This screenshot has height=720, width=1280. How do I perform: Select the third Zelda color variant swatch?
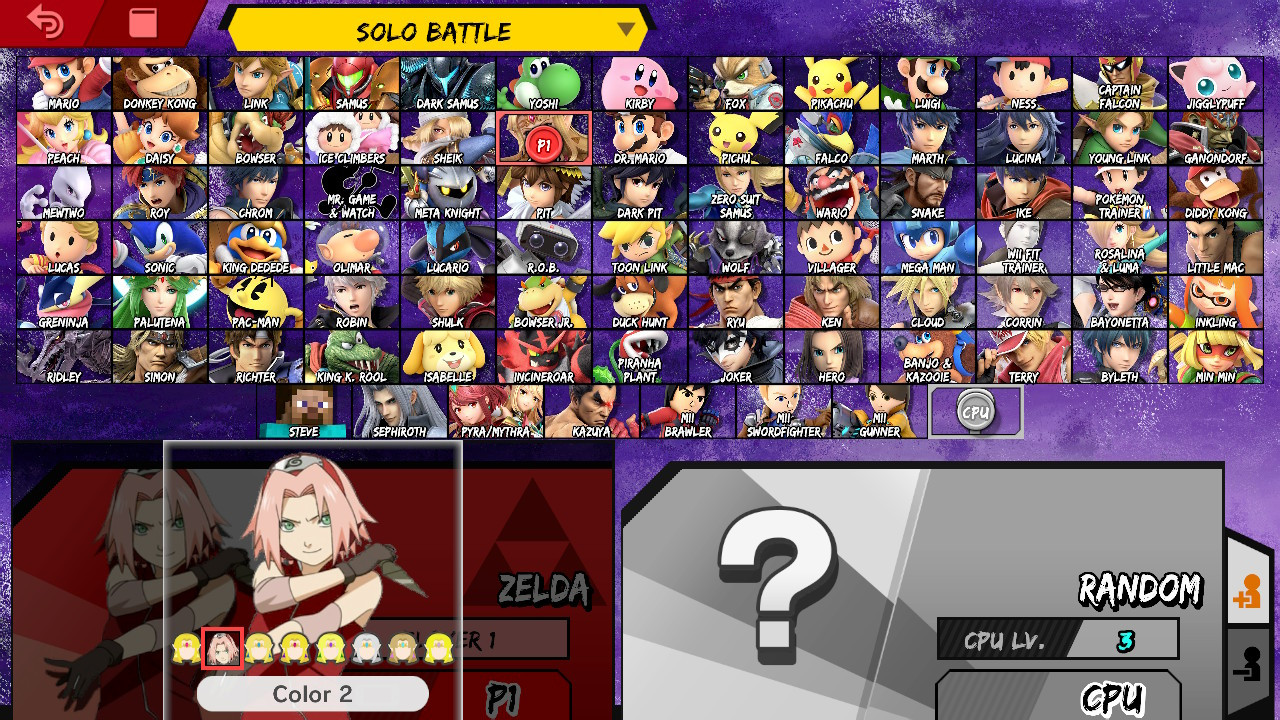pyautogui.click(x=258, y=645)
